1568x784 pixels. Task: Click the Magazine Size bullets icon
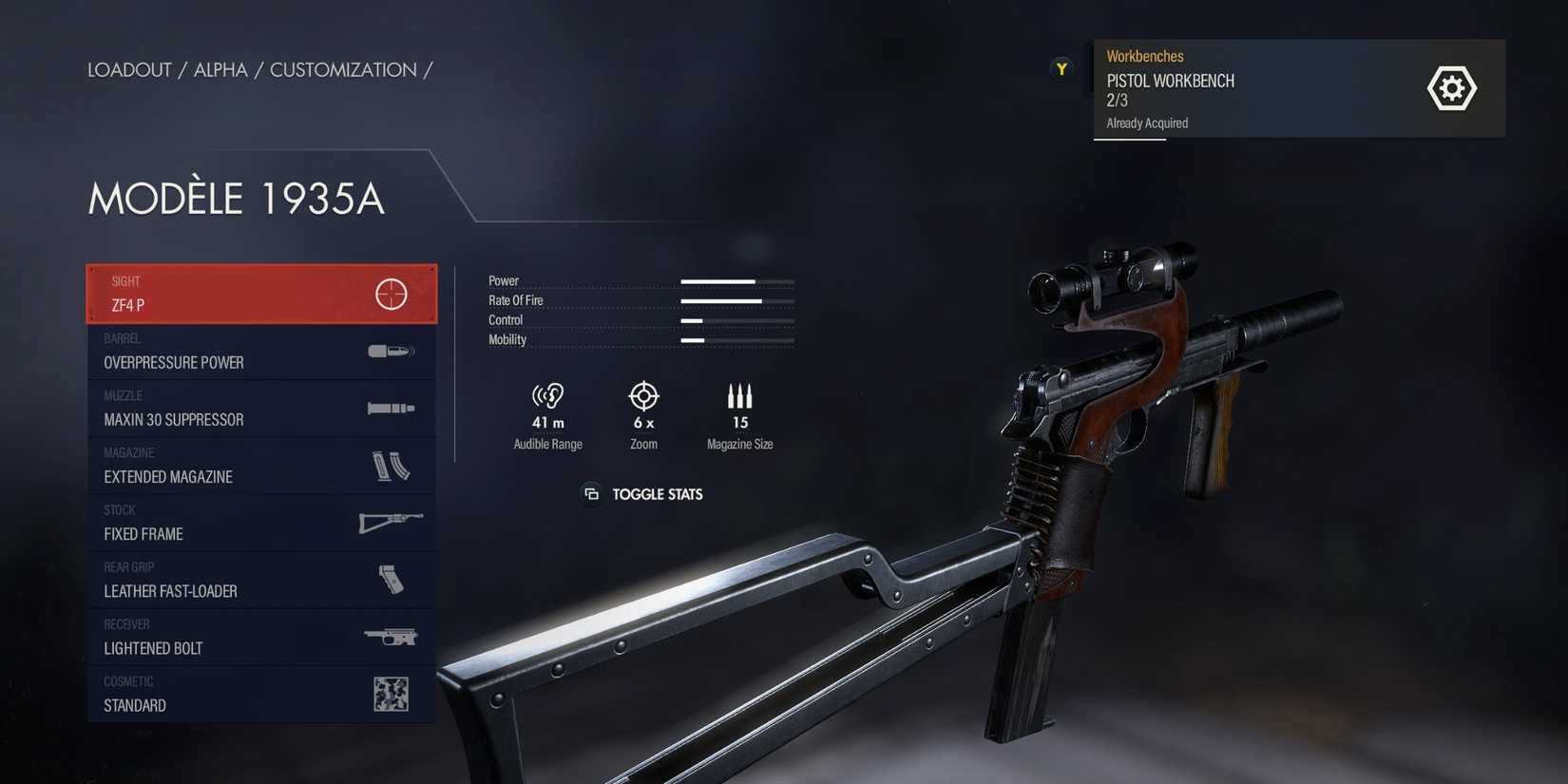pyautogui.click(x=739, y=396)
